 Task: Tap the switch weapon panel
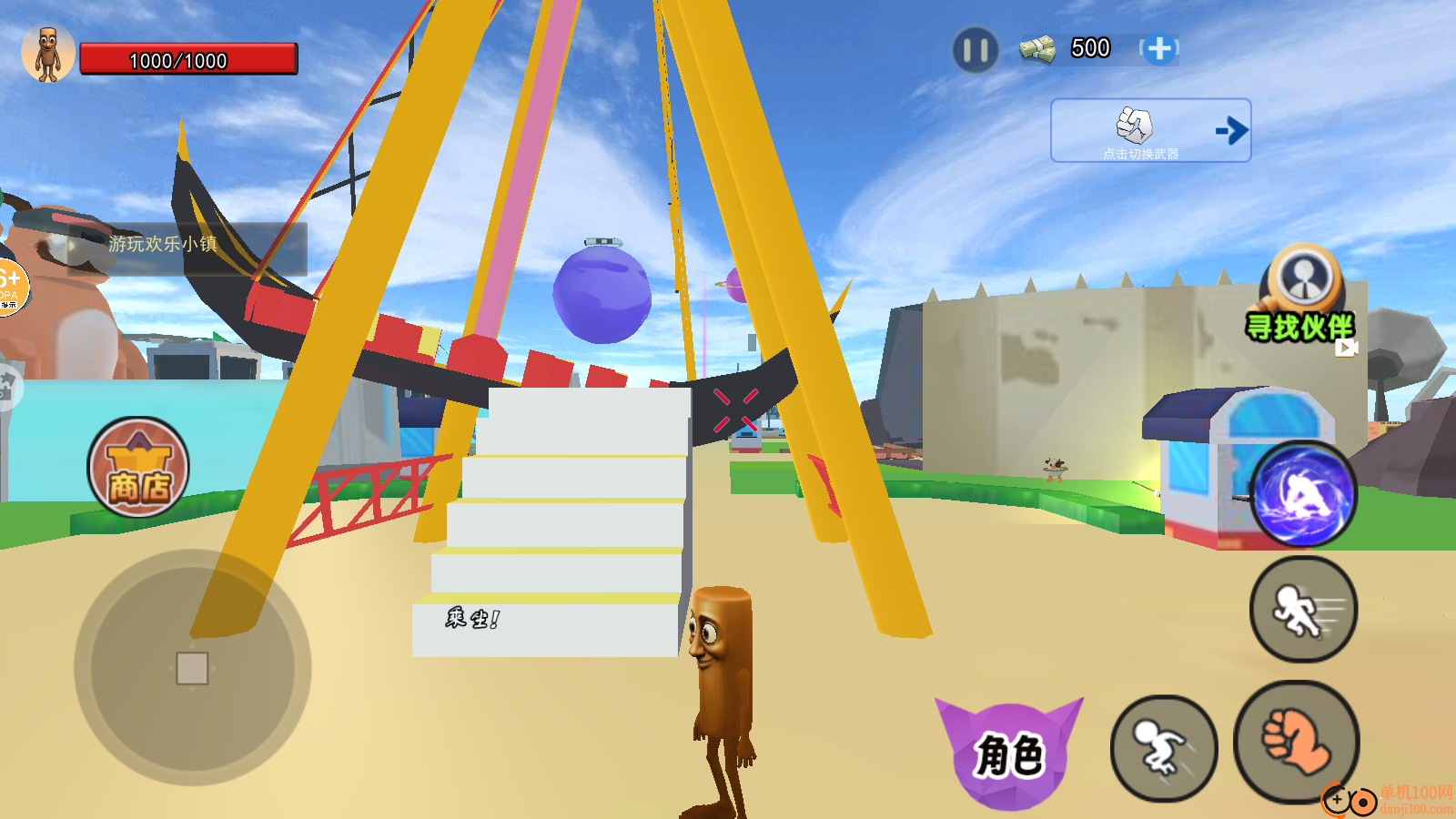tap(1150, 131)
